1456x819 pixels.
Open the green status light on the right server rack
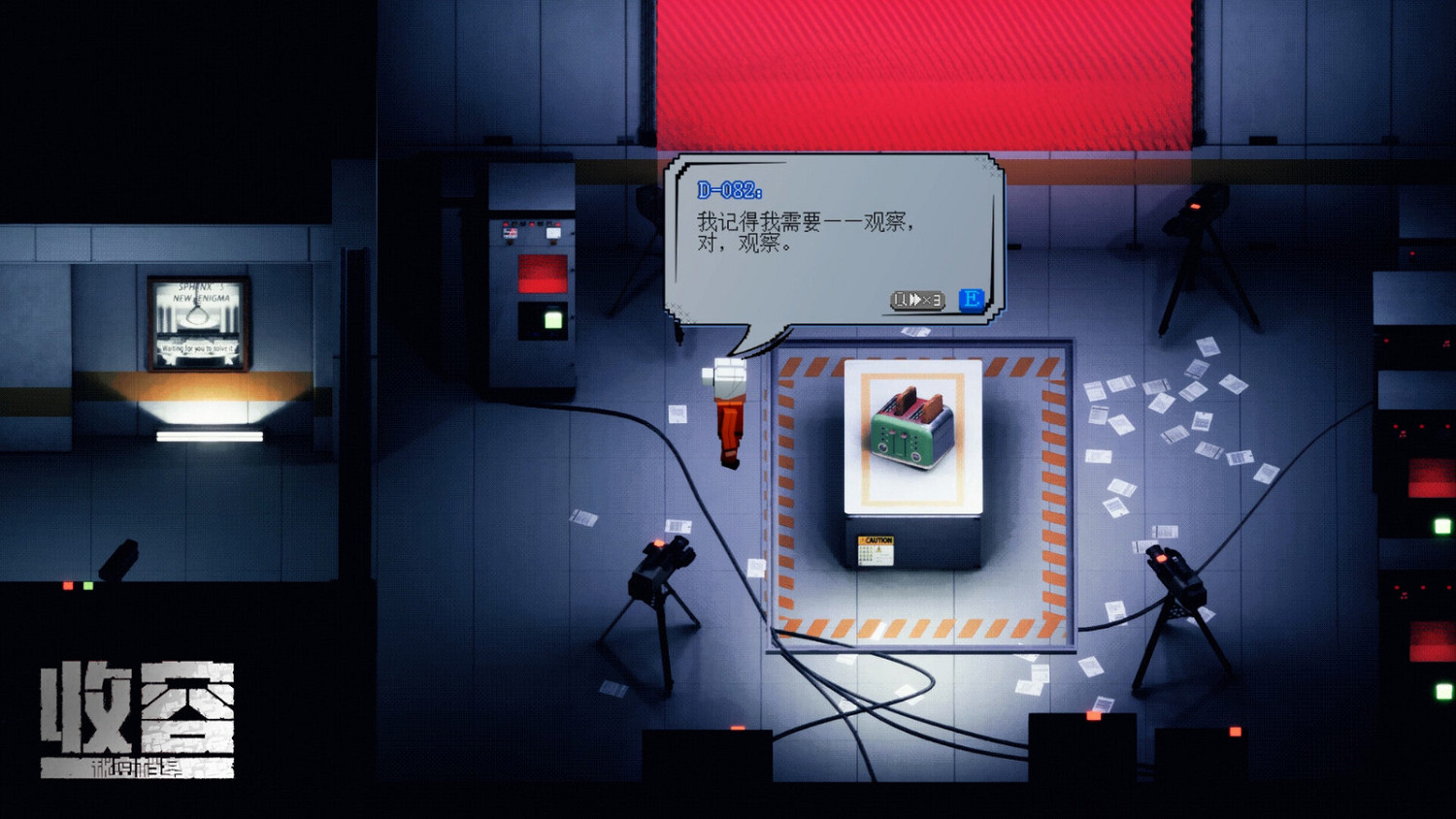tap(1443, 524)
